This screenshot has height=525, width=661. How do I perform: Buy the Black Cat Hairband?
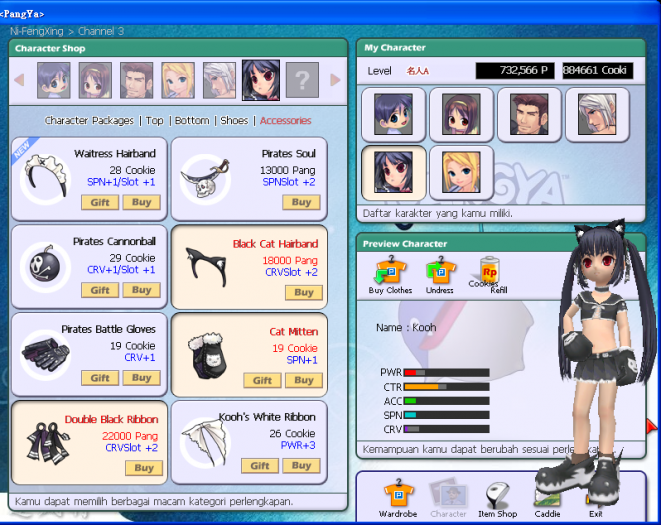tap(301, 292)
